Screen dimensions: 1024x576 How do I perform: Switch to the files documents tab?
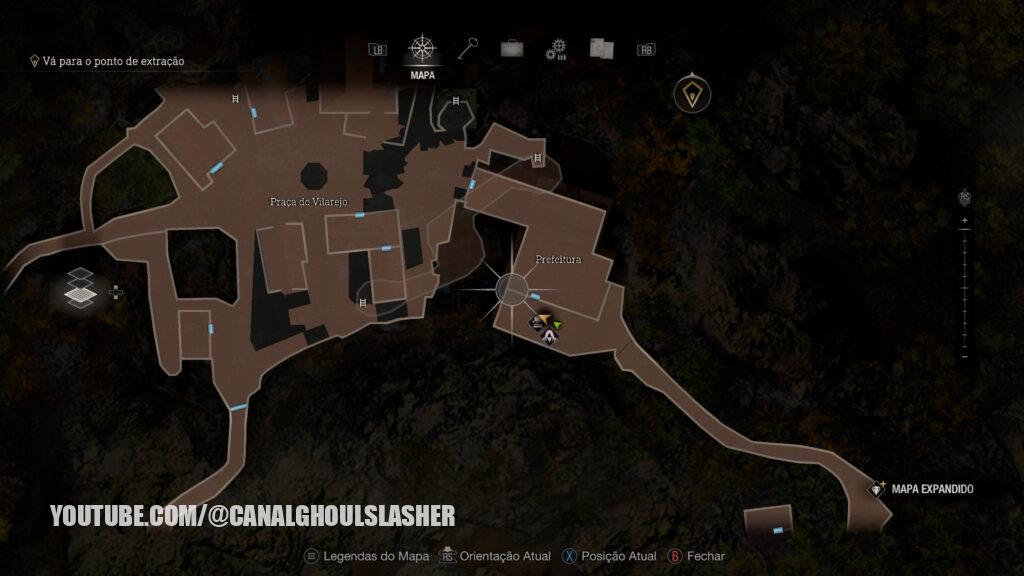click(x=600, y=48)
